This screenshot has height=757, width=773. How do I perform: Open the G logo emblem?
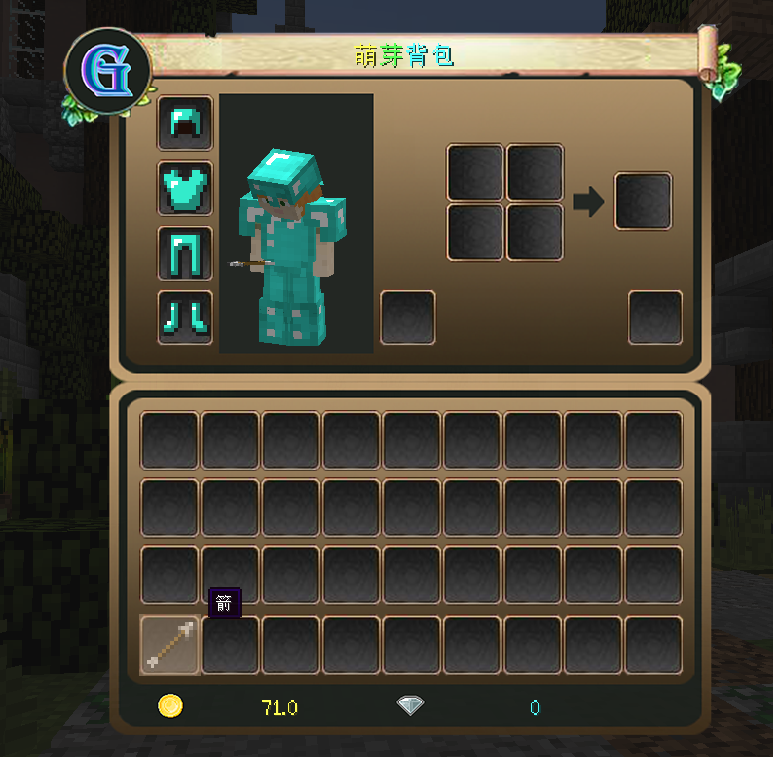(107, 70)
